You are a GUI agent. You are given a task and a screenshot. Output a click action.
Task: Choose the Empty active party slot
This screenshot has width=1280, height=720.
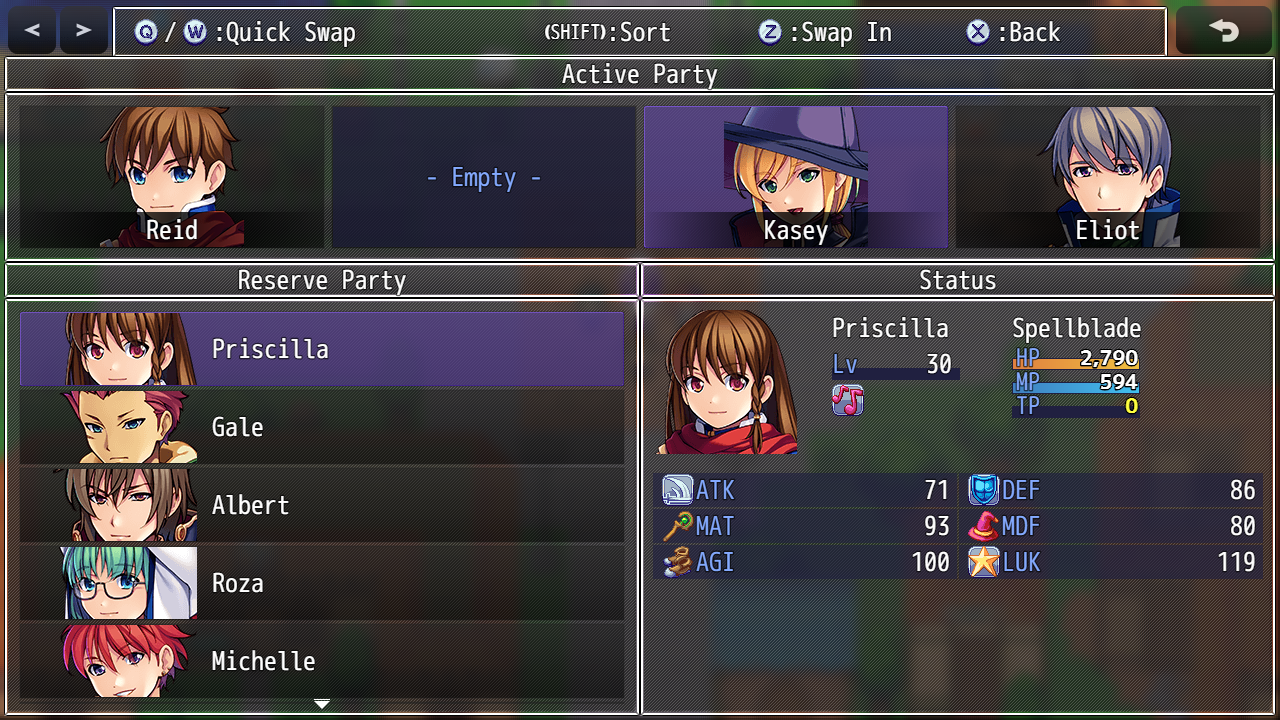[x=484, y=177]
